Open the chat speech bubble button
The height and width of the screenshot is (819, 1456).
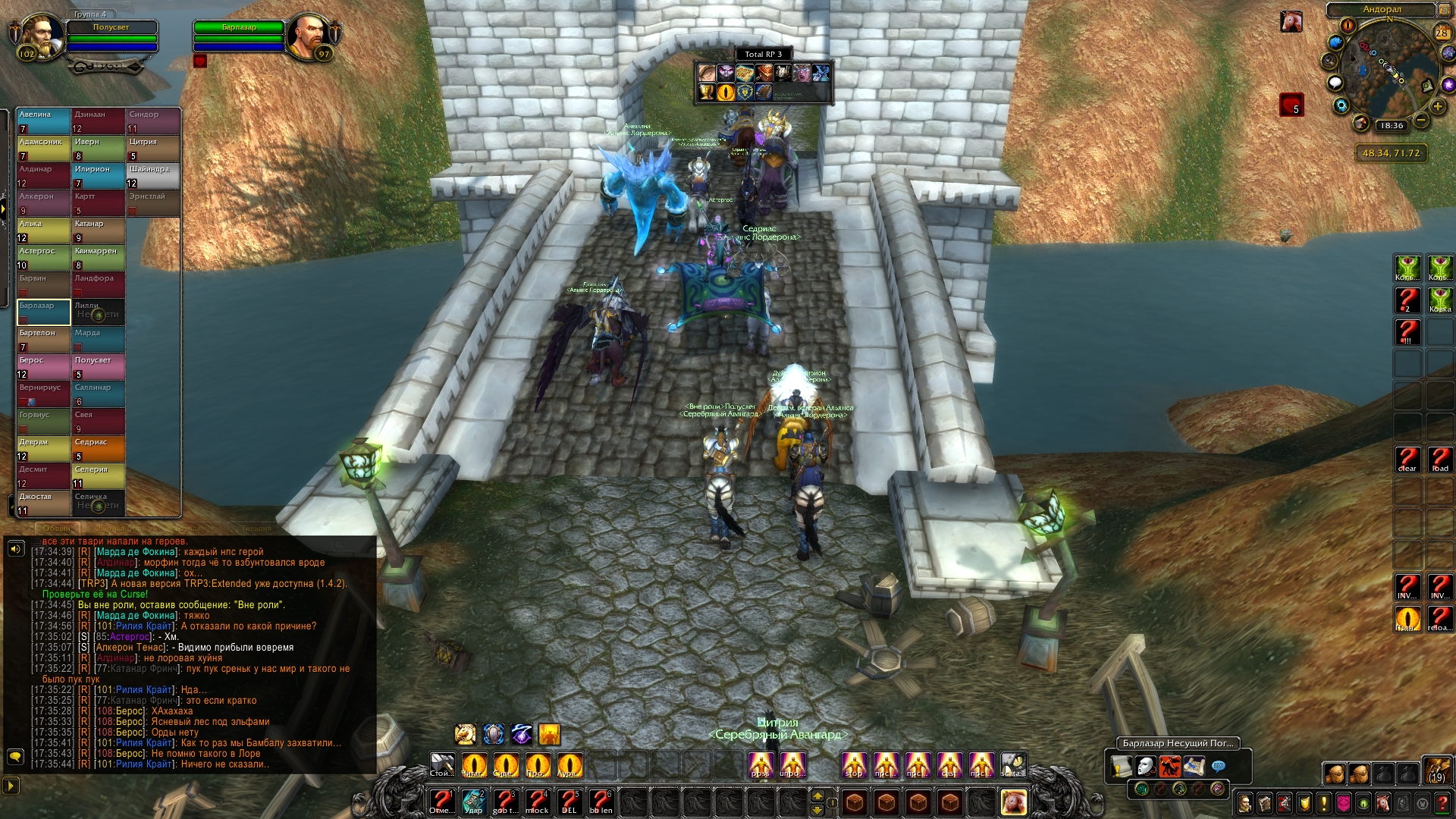pos(14,756)
